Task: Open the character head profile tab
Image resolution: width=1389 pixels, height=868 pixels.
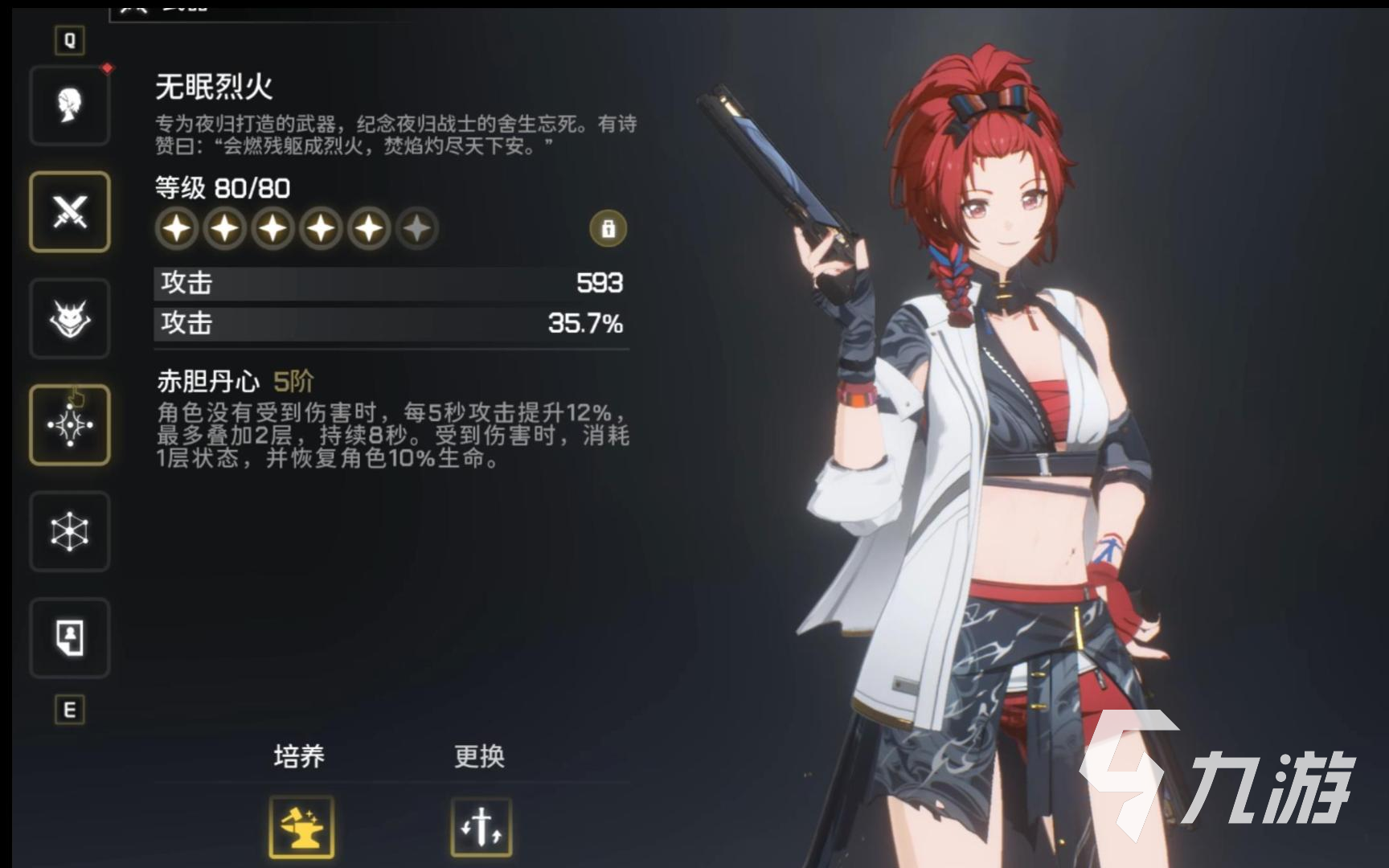Action: point(70,105)
